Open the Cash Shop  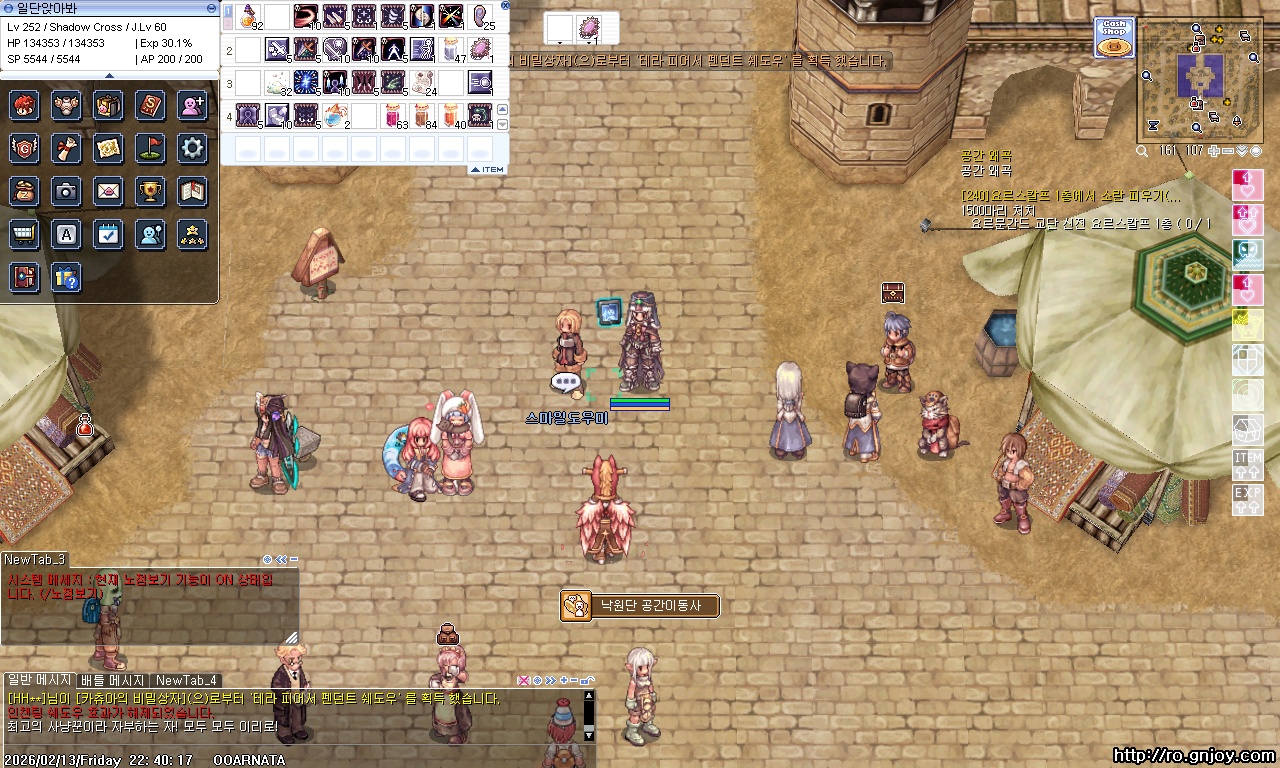pos(1113,37)
